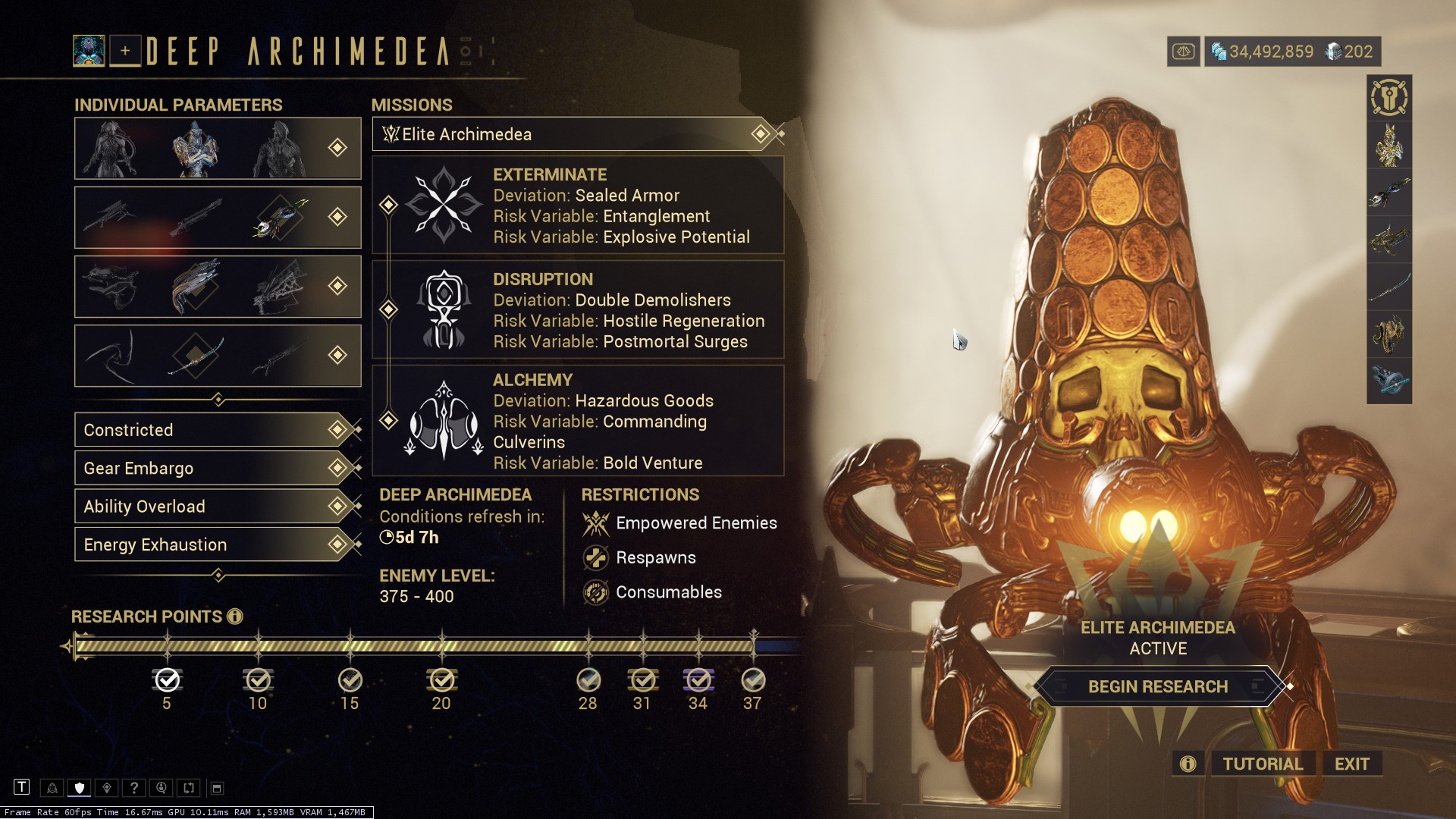The width and height of the screenshot is (1456, 819).
Task: Start the mission with Begin Research
Action: pyautogui.click(x=1157, y=687)
